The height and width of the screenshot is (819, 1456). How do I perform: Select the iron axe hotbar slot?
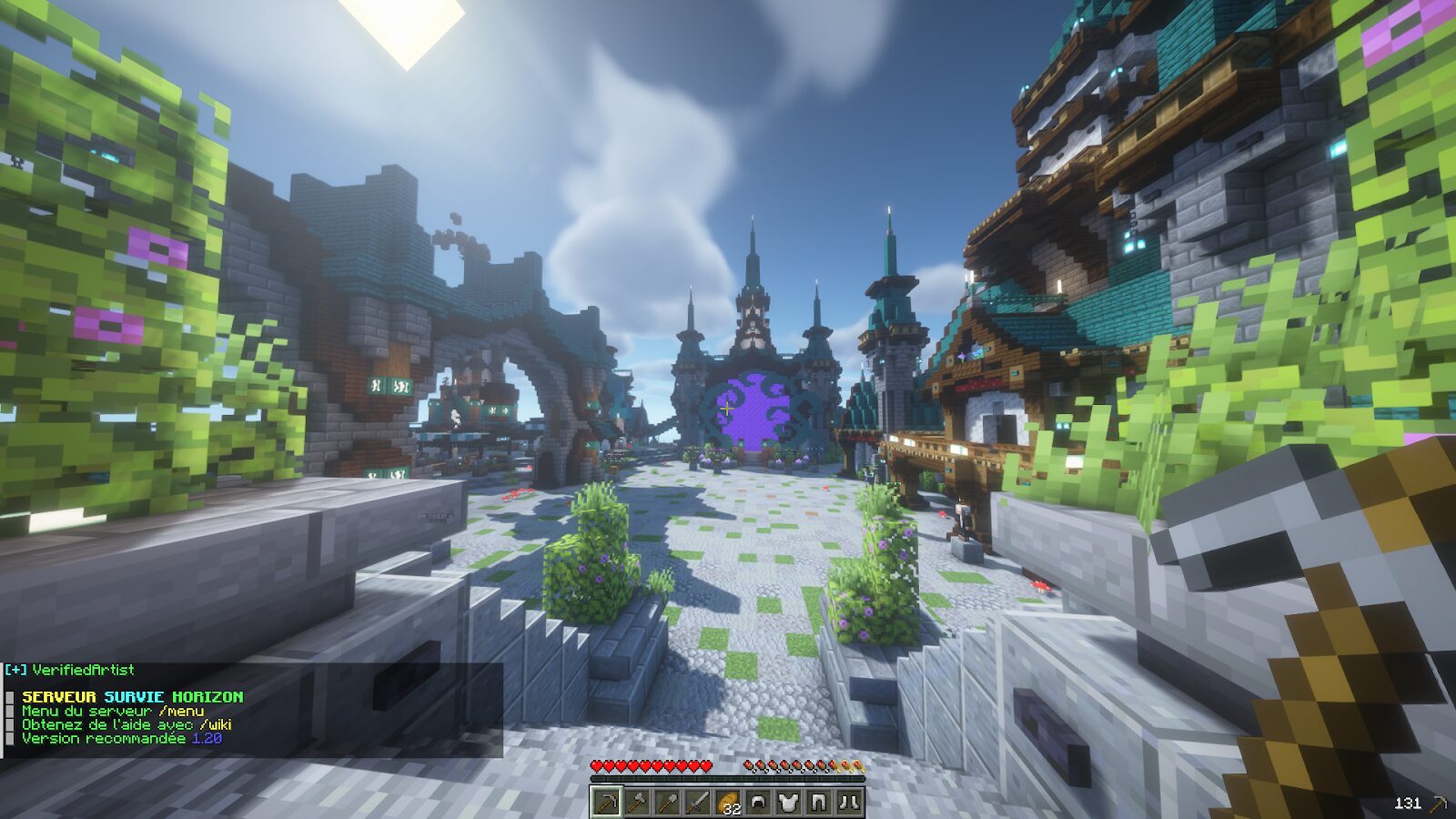(637, 802)
